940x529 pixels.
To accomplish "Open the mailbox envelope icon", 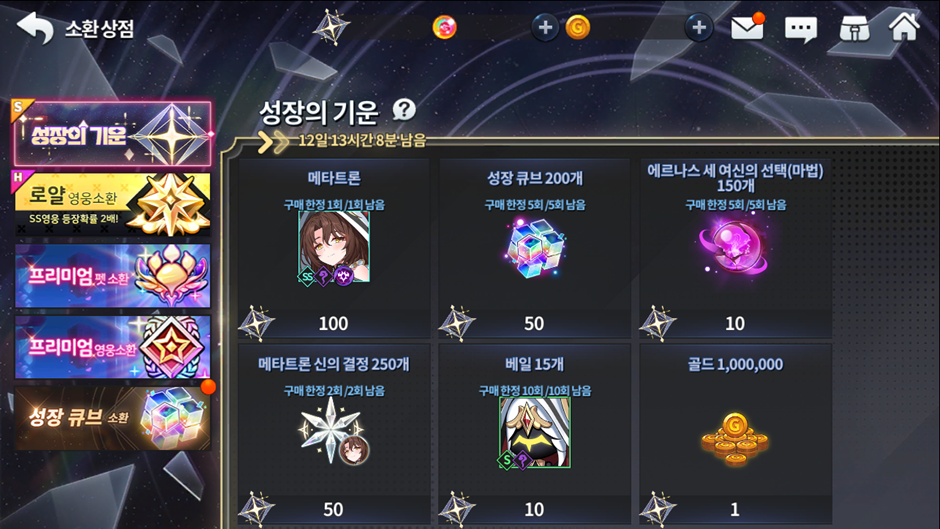I will [747, 28].
